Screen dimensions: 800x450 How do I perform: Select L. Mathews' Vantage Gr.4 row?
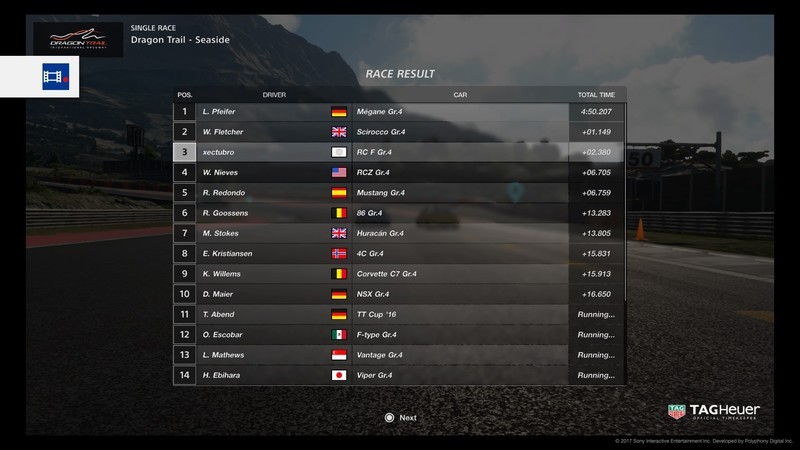tap(400, 355)
